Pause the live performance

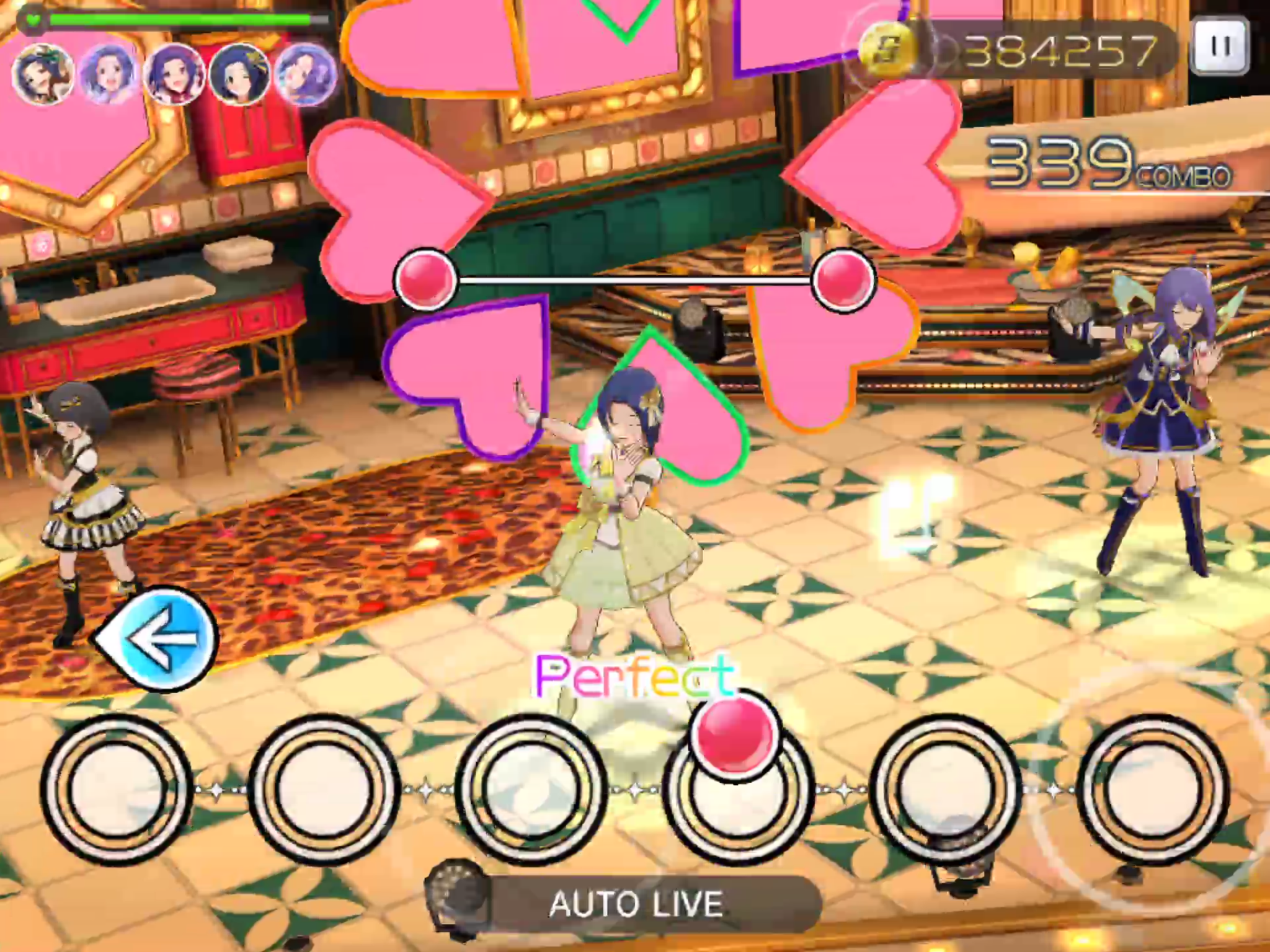(1220, 47)
